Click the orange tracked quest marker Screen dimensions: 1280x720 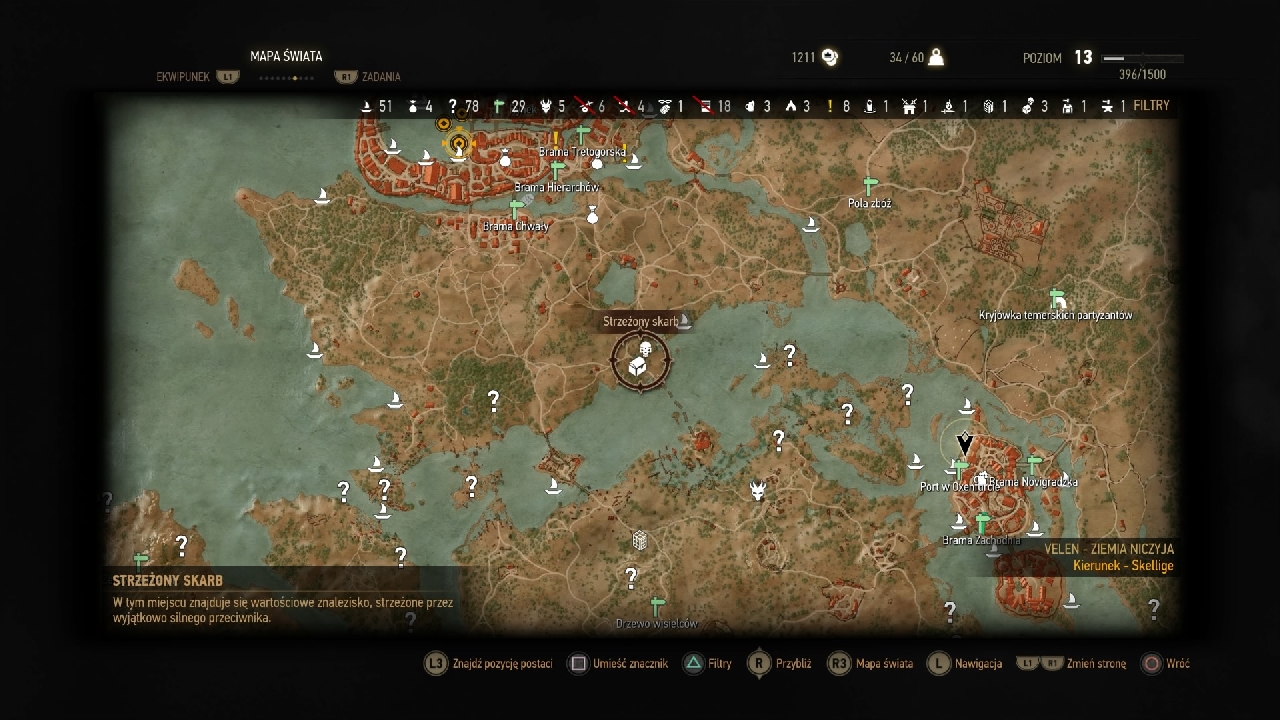459,144
